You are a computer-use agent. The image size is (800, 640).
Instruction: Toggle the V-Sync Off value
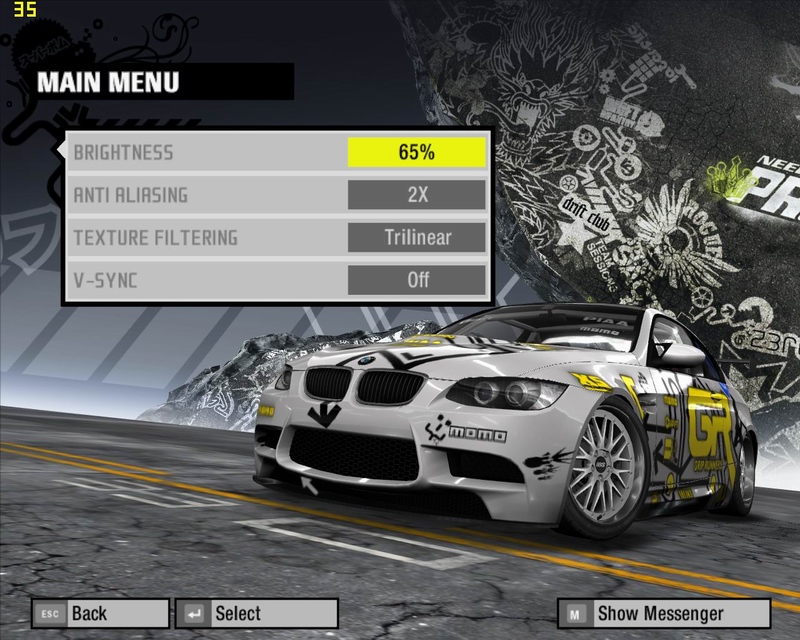[x=416, y=280]
